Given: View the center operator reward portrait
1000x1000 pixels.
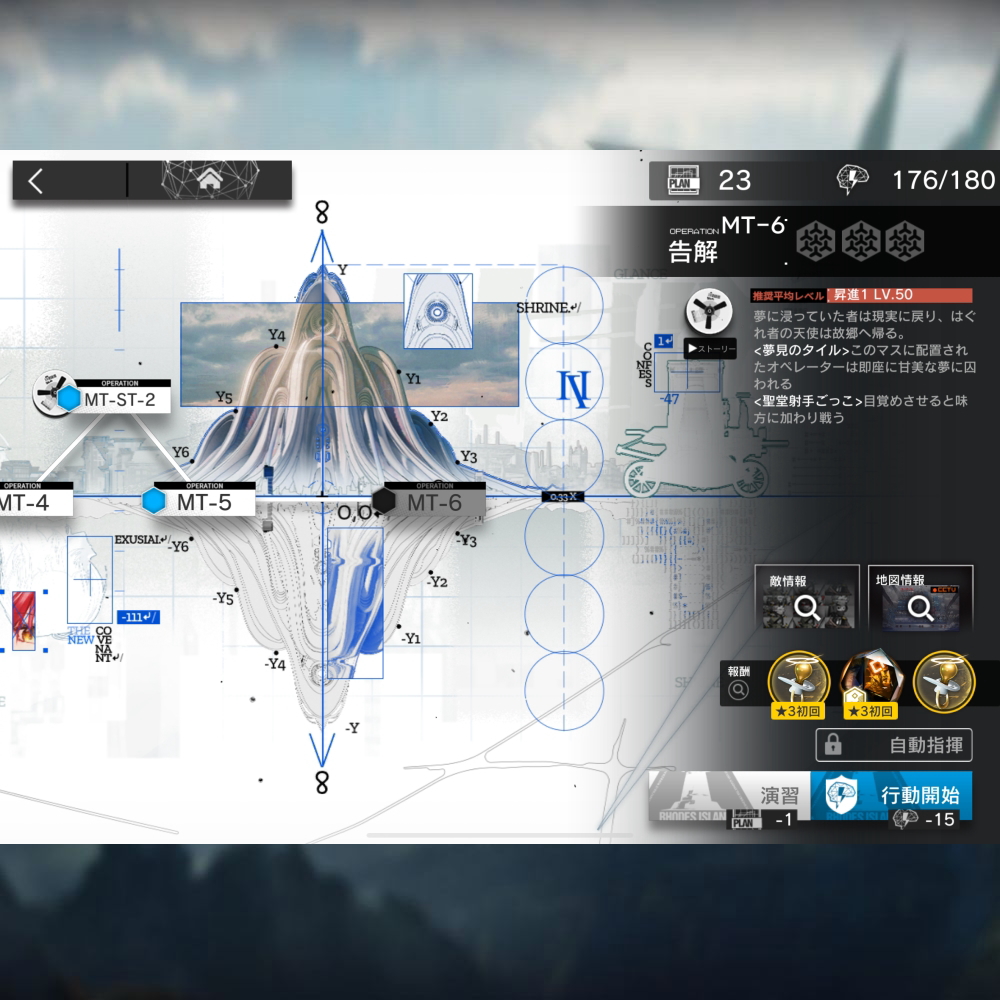Looking at the screenshot, I should coord(868,682).
